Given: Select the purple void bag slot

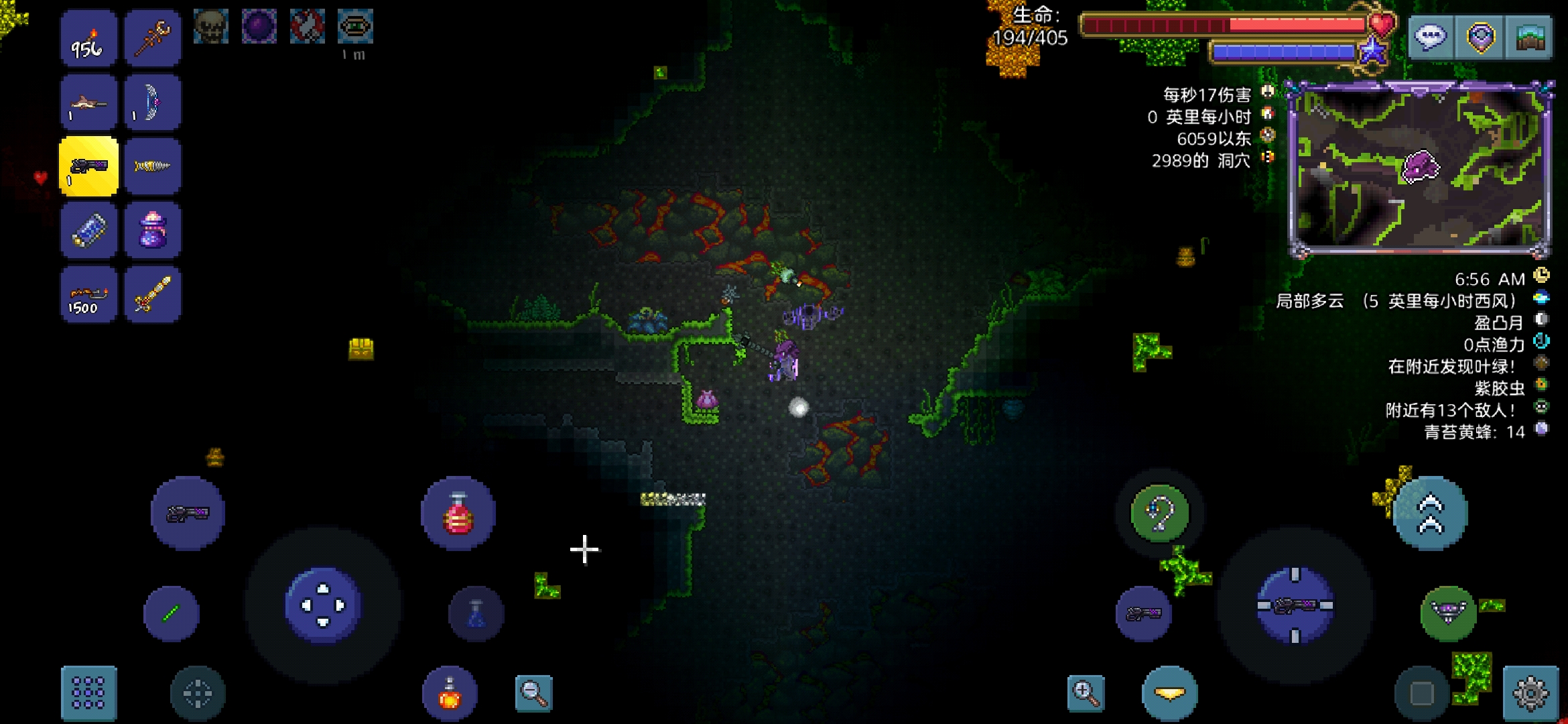Looking at the screenshot, I should (x=152, y=230).
